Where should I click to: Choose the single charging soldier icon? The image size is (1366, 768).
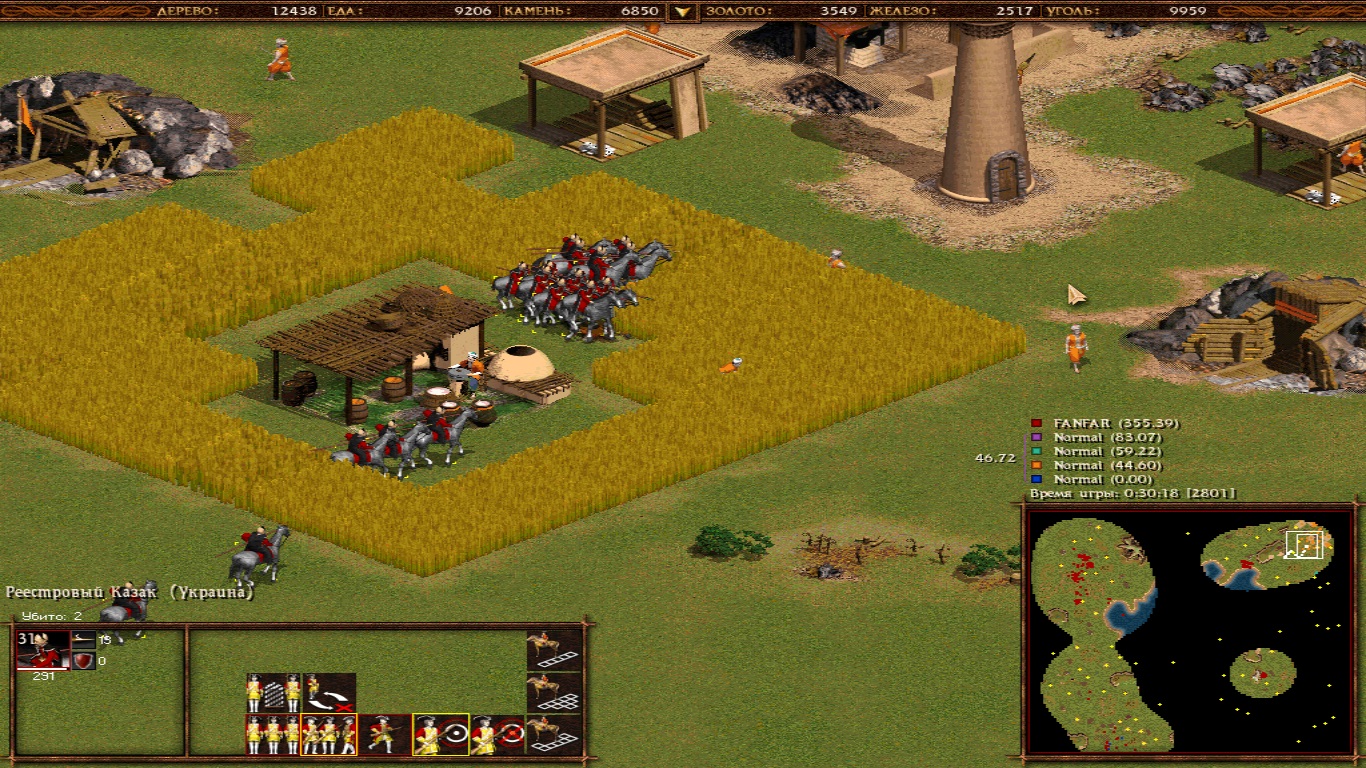(x=385, y=735)
